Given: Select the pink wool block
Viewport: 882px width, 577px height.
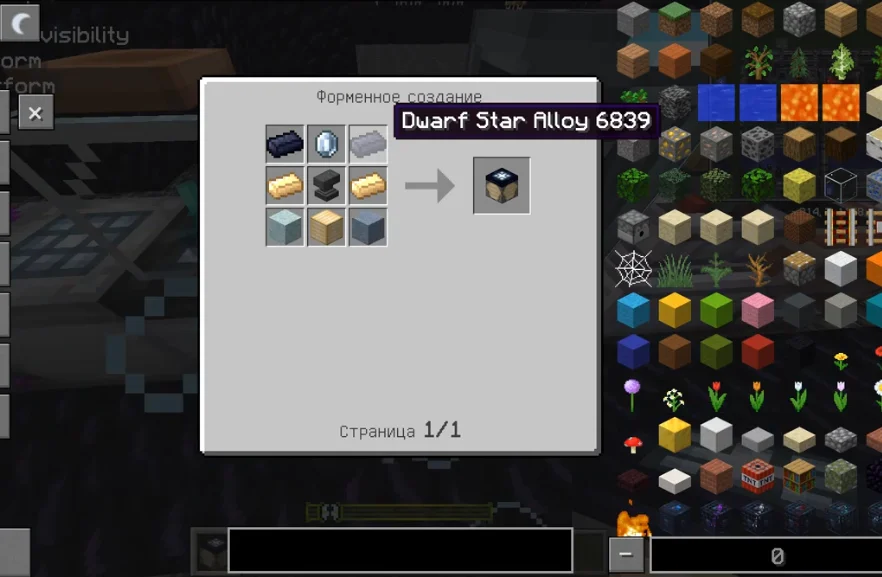Looking at the screenshot, I should (x=758, y=311).
